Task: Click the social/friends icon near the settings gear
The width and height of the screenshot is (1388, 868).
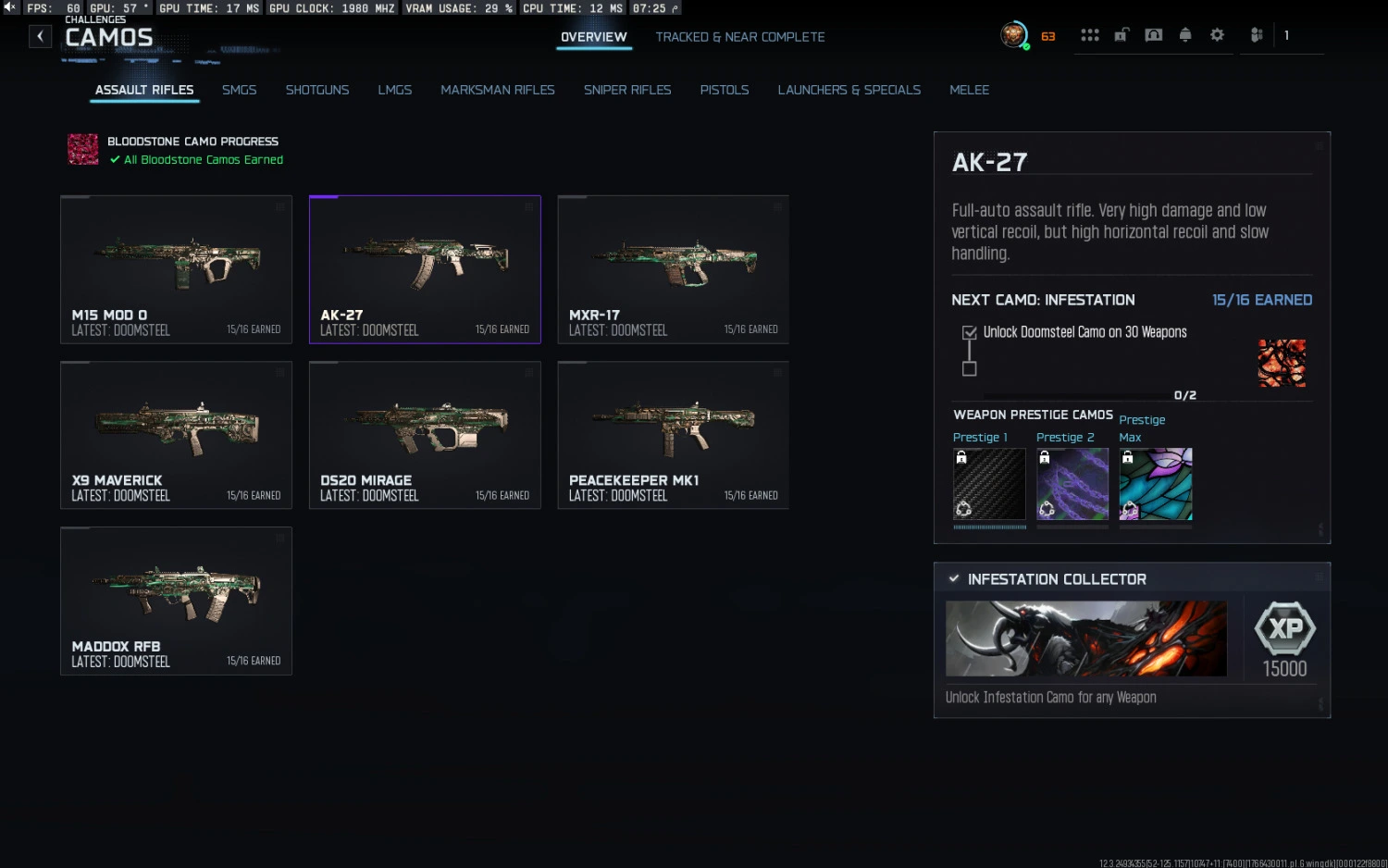Action: (1256, 34)
